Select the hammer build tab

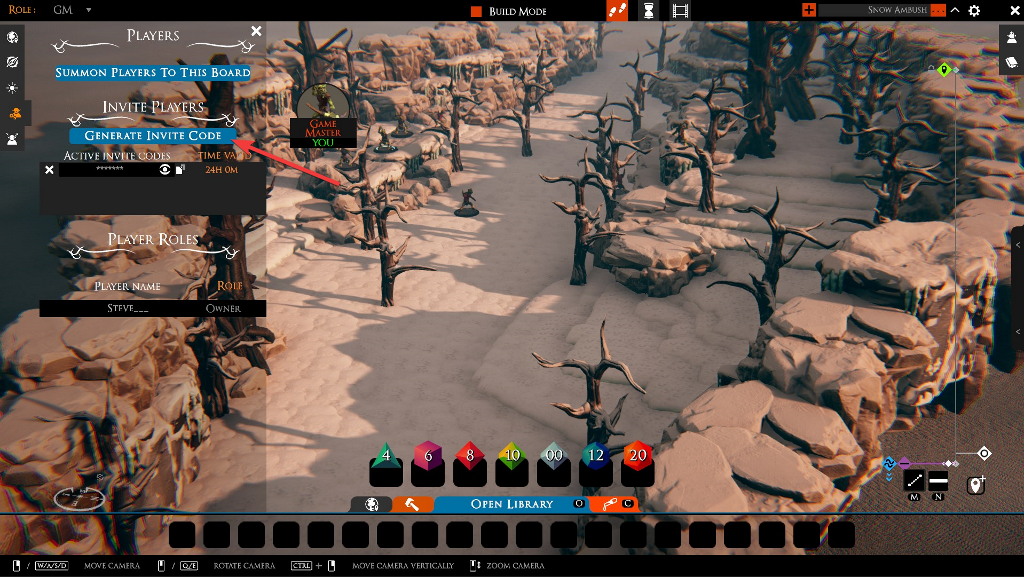(411, 504)
